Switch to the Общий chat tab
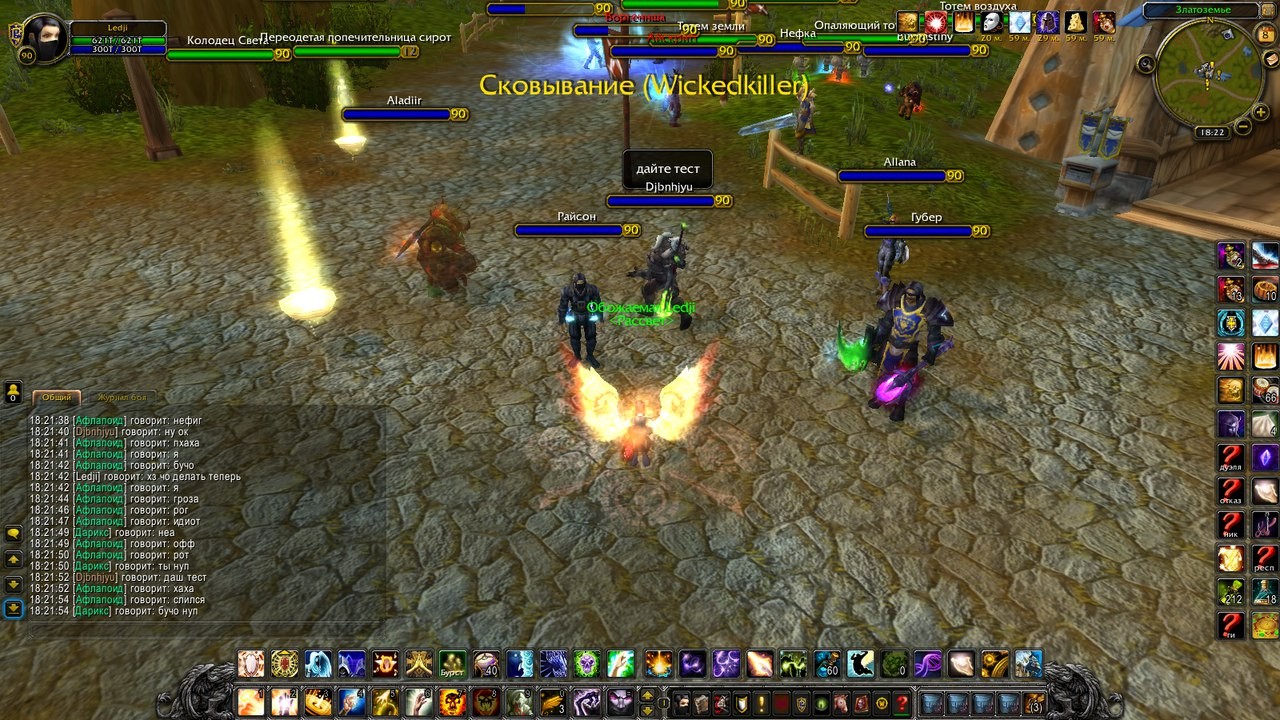This screenshot has height=720, width=1280. (57, 397)
